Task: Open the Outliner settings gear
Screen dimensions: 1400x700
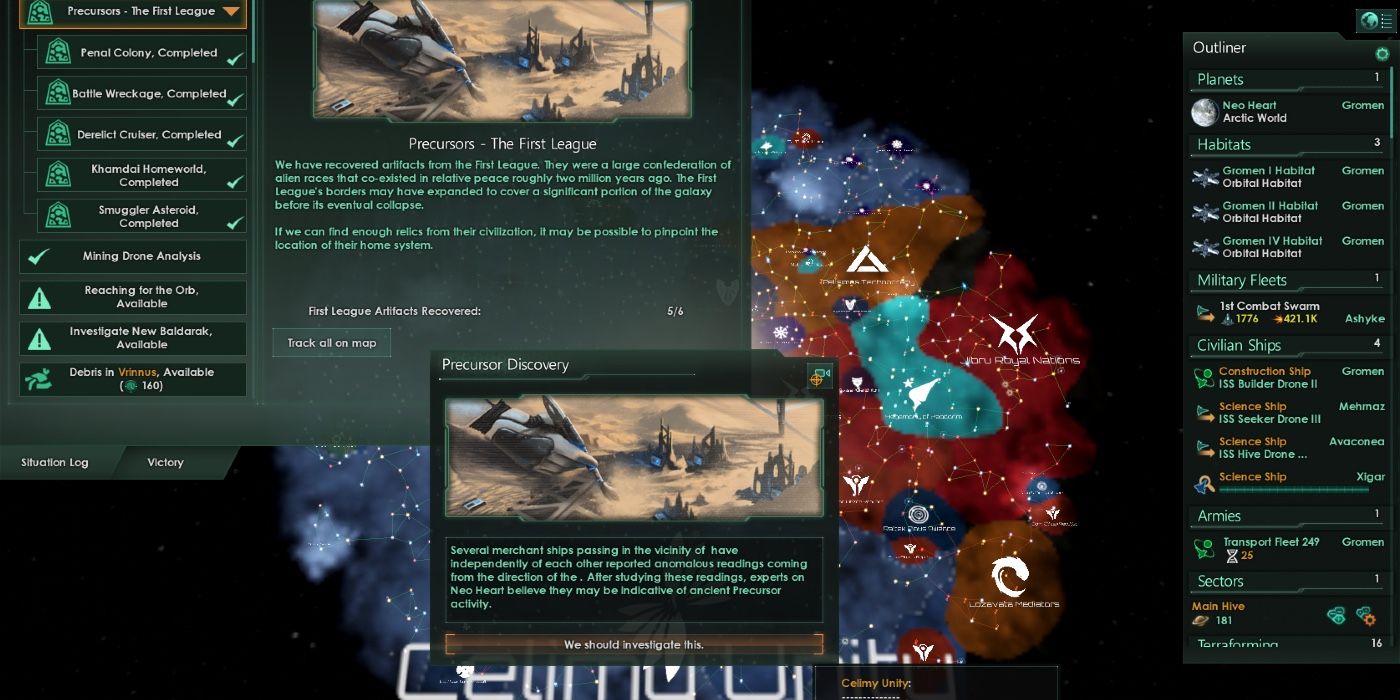Action: (1382, 54)
